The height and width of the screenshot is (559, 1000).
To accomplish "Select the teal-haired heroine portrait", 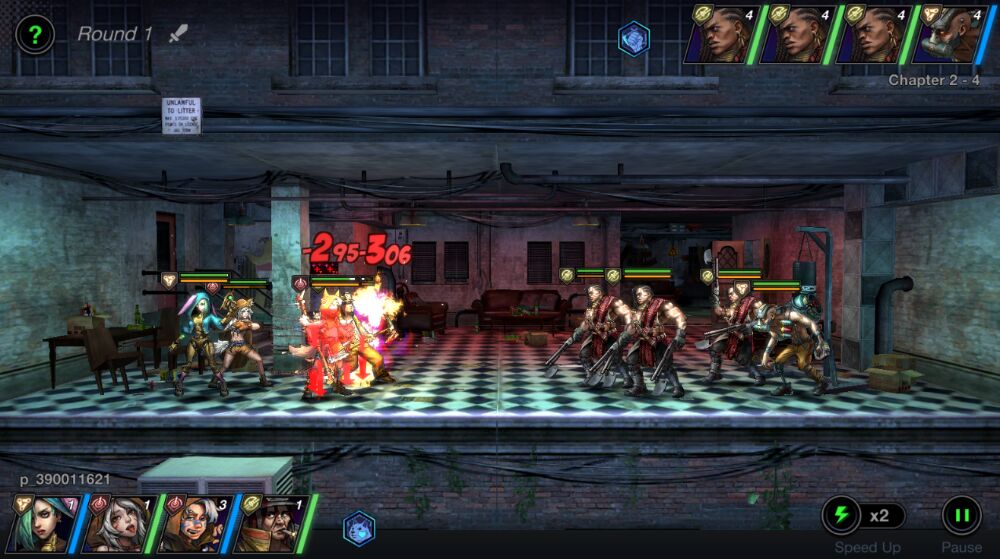I will click(x=44, y=522).
